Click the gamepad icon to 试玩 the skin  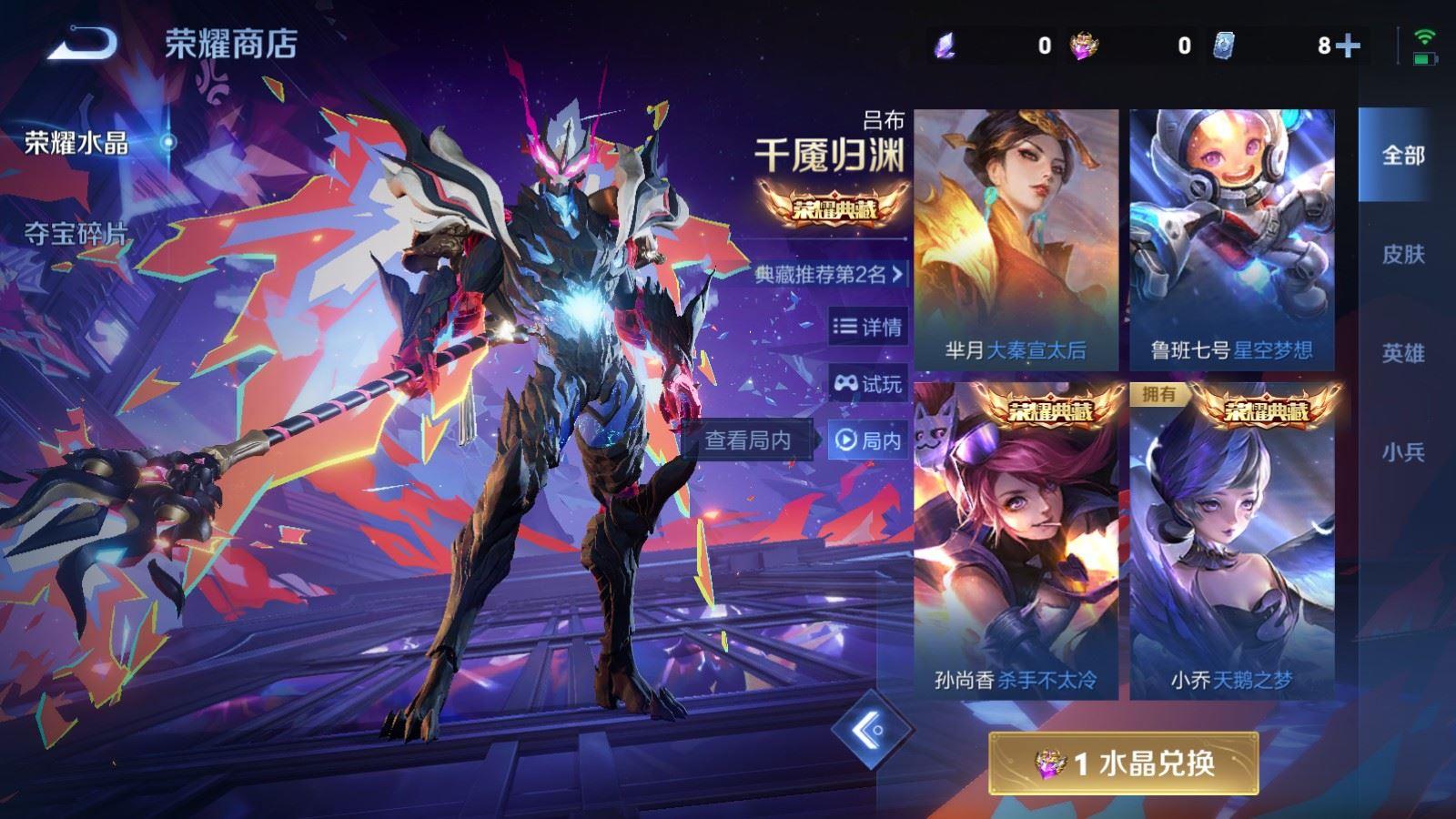pyautogui.click(x=866, y=385)
